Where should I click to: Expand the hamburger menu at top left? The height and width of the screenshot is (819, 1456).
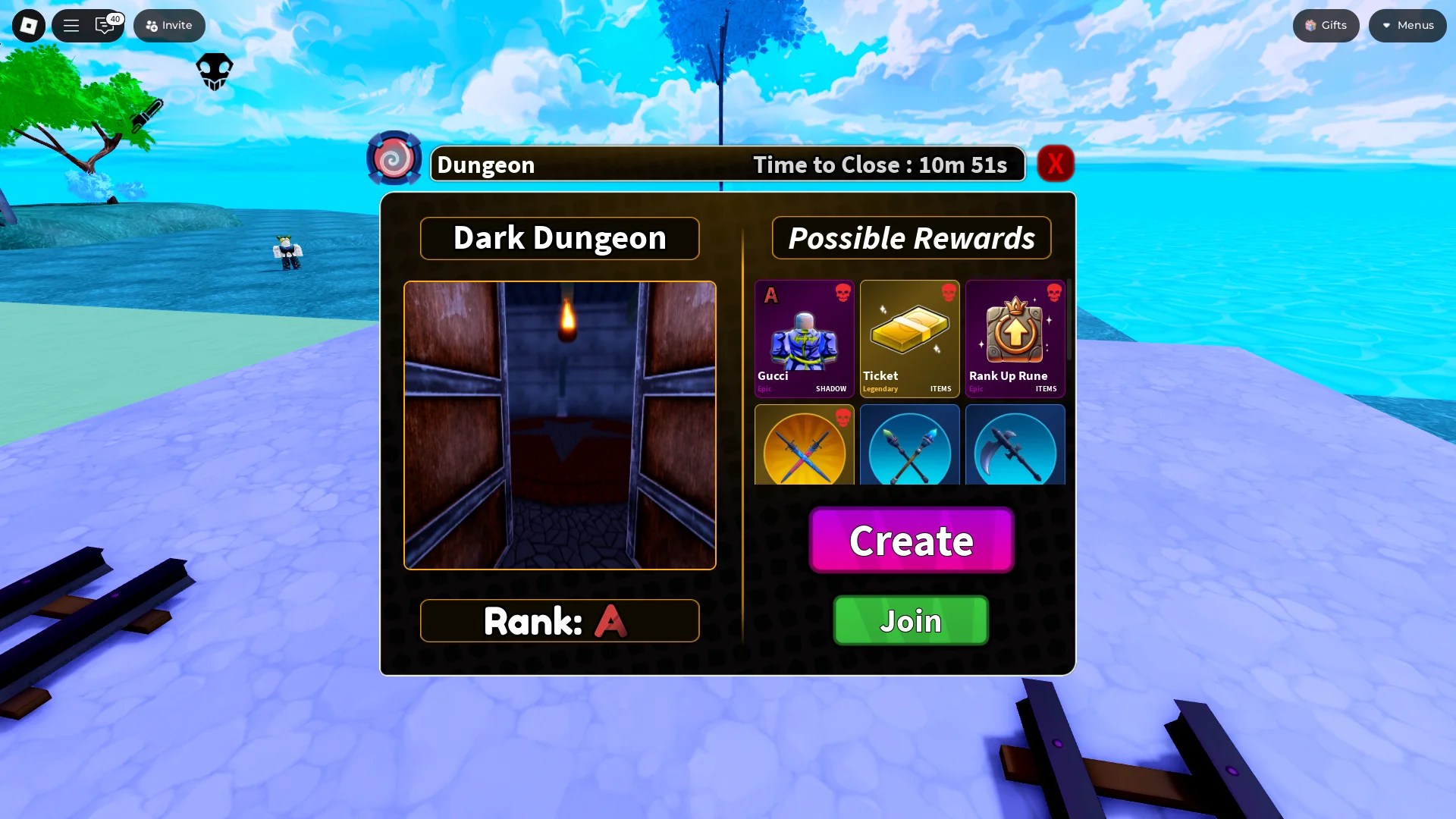pyautogui.click(x=71, y=25)
